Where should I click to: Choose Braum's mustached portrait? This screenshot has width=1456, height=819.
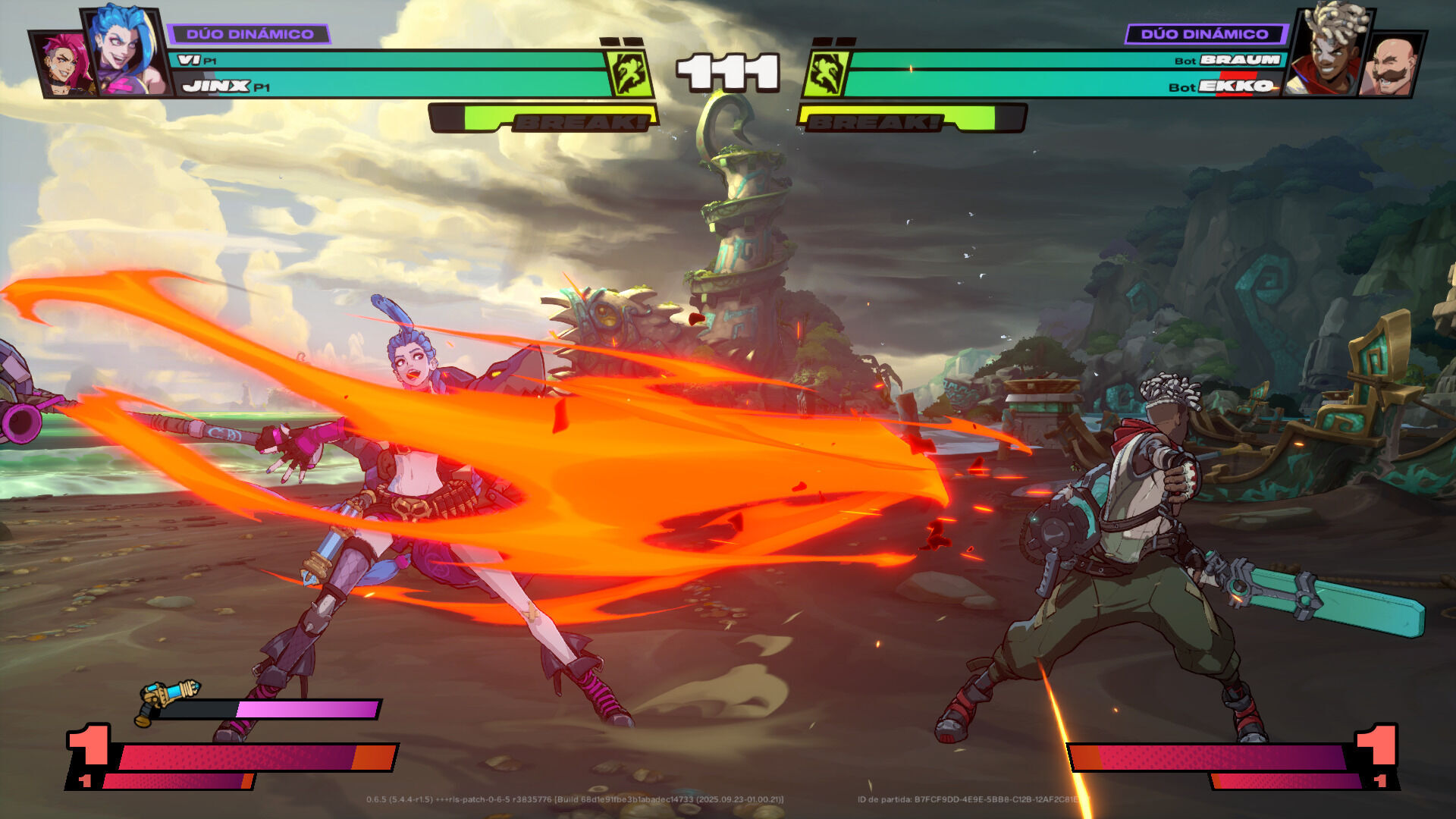(1391, 67)
